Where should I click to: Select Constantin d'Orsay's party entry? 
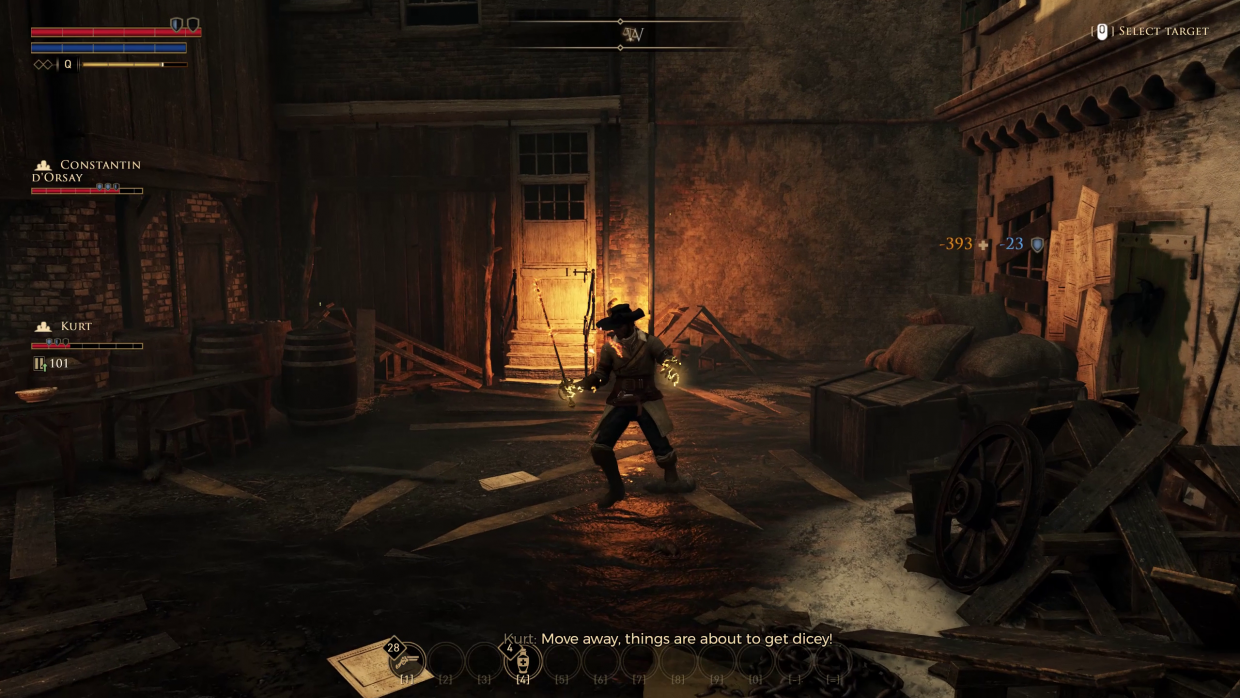[88, 172]
